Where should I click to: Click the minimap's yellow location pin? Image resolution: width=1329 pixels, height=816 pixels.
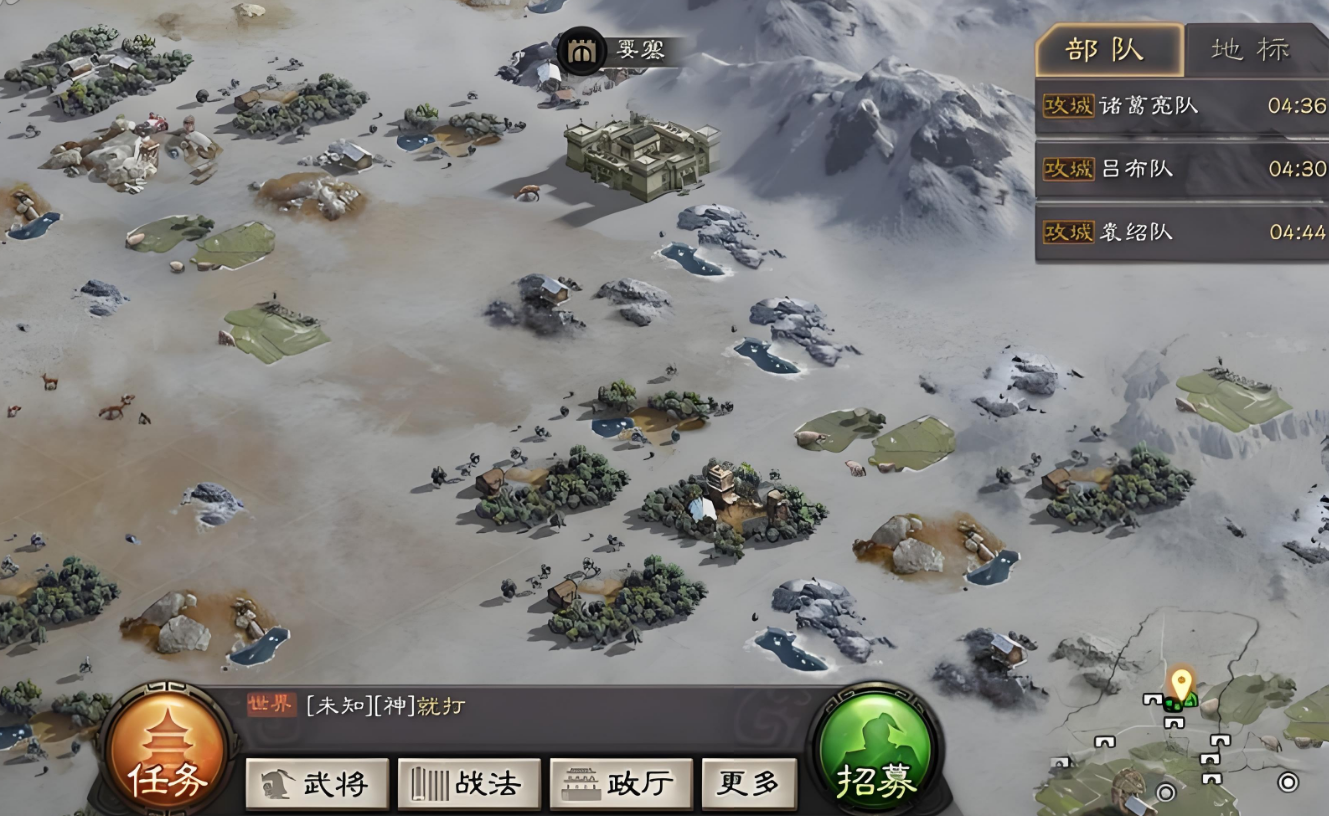pyautogui.click(x=1182, y=682)
